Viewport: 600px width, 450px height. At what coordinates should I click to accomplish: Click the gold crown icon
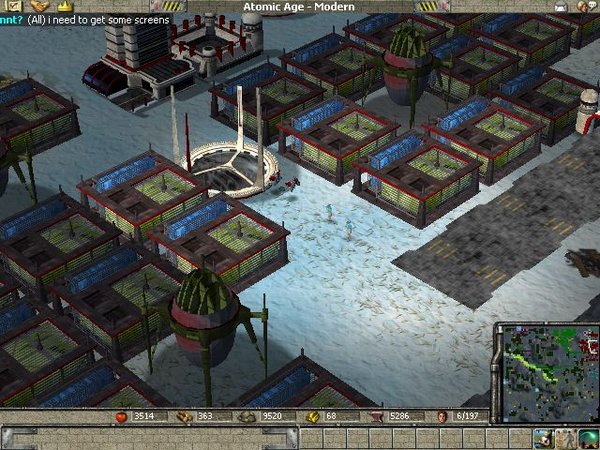[x=67, y=6]
